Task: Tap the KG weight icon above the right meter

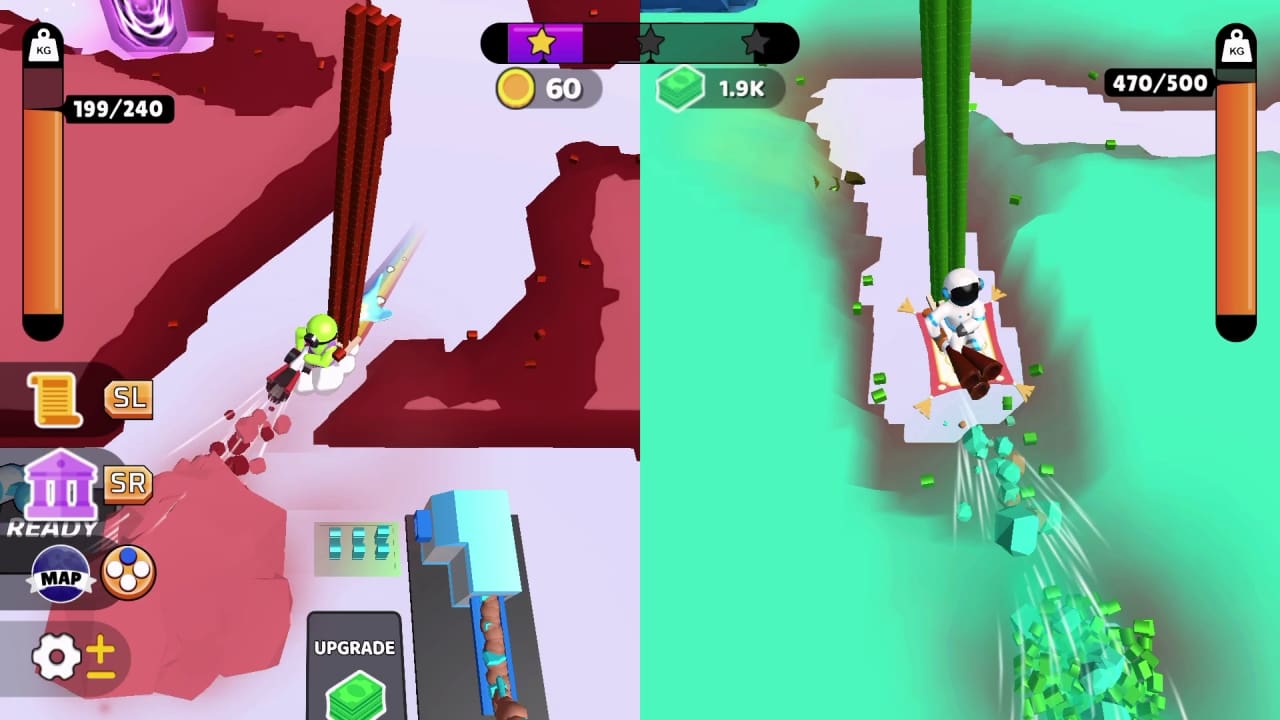Action: pos(1237,48)
